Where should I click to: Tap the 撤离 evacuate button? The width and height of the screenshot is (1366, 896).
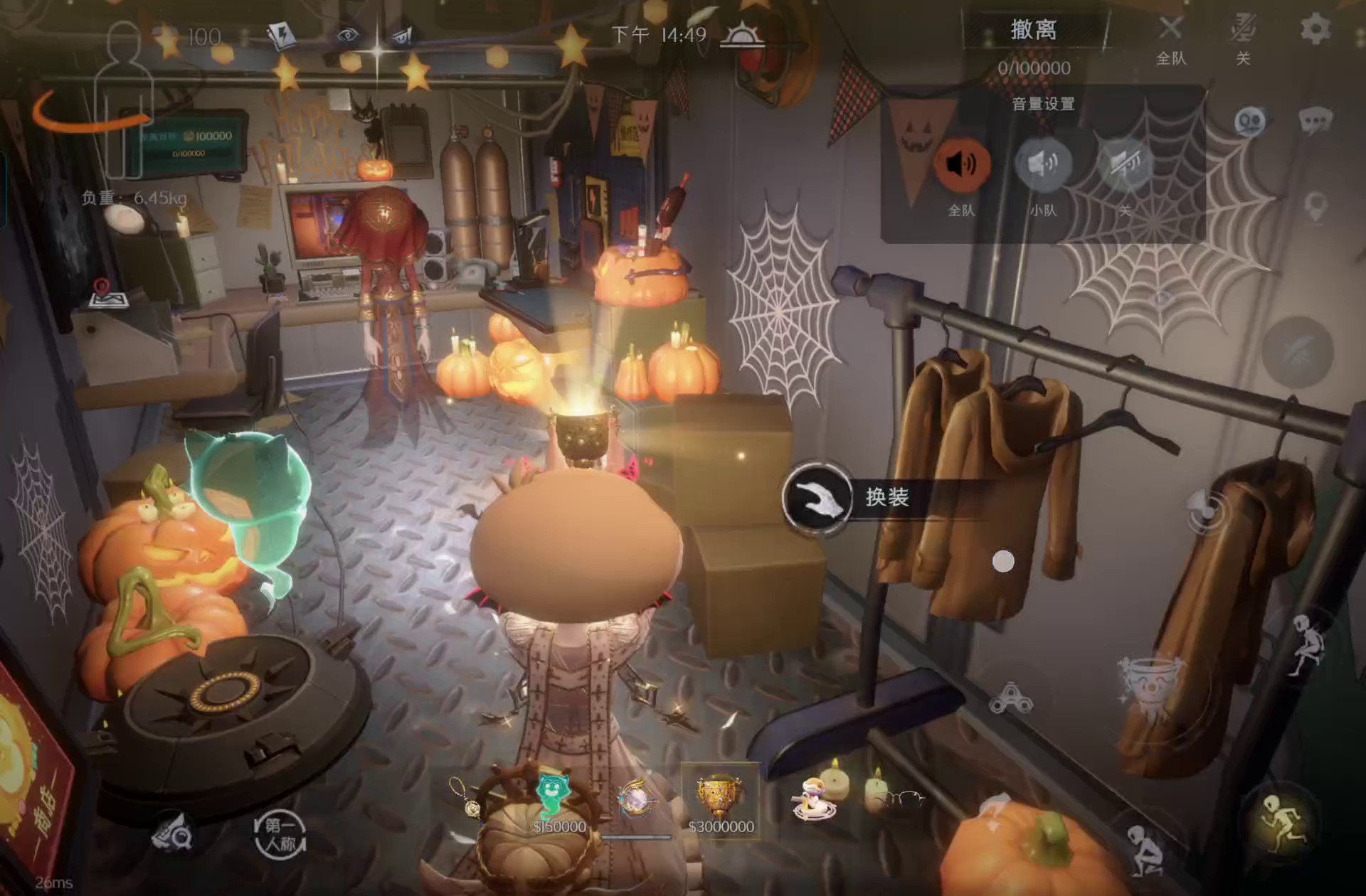click(x=1033, y=31)
